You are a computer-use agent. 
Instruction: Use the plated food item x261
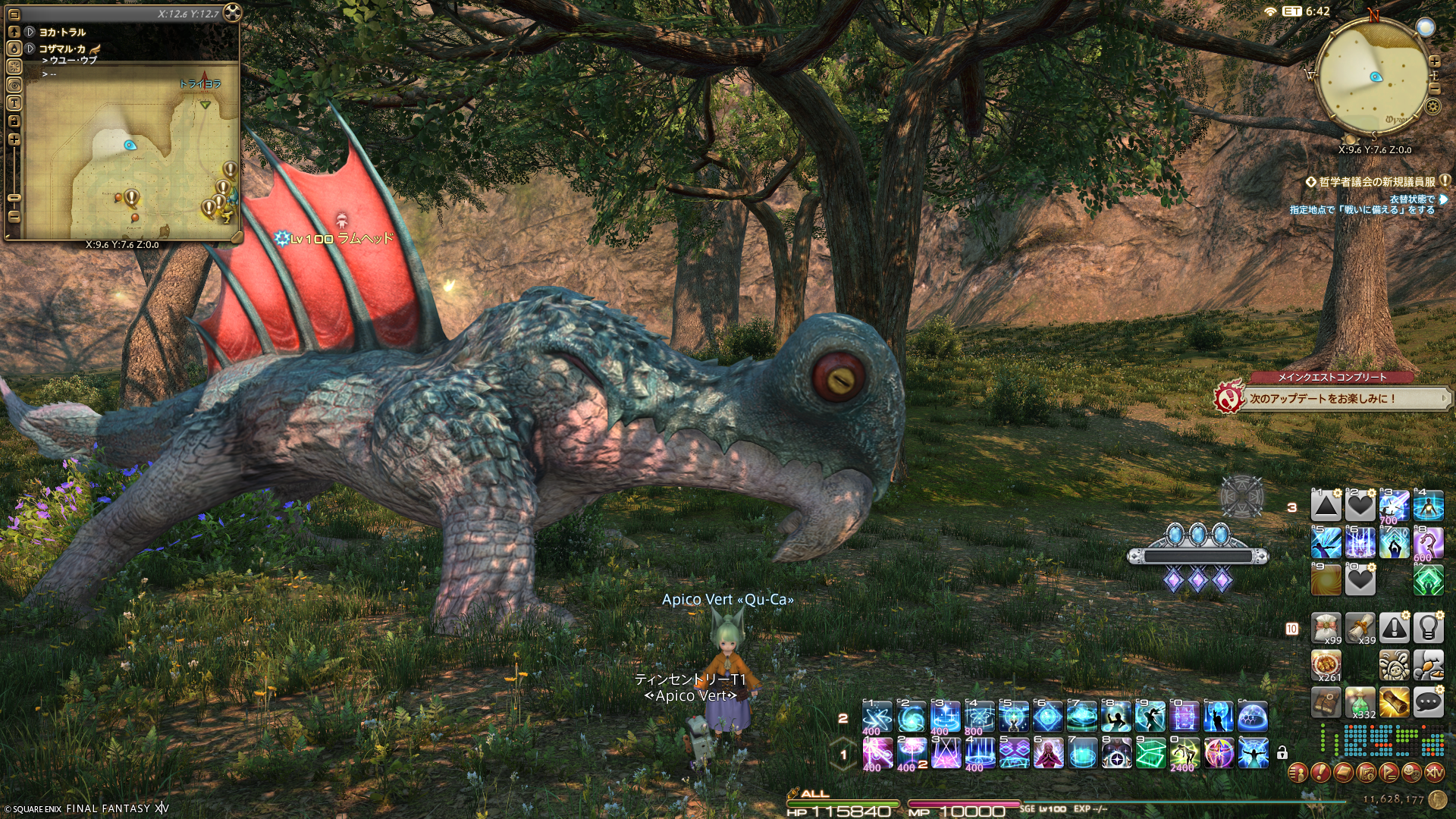tap(1326, 666)
